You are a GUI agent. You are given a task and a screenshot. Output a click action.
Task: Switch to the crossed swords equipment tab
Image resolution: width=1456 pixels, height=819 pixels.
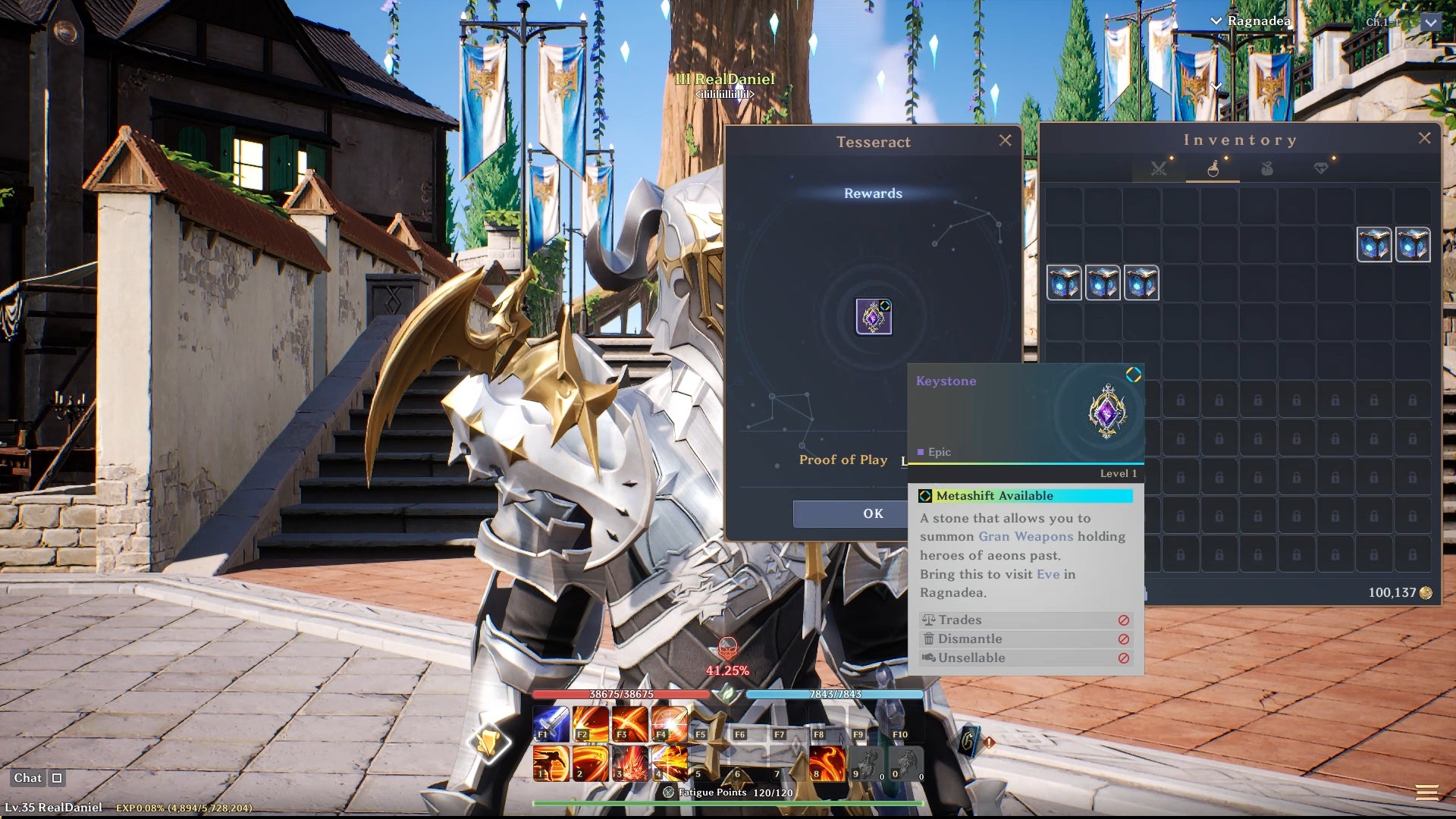point(1158,168)
